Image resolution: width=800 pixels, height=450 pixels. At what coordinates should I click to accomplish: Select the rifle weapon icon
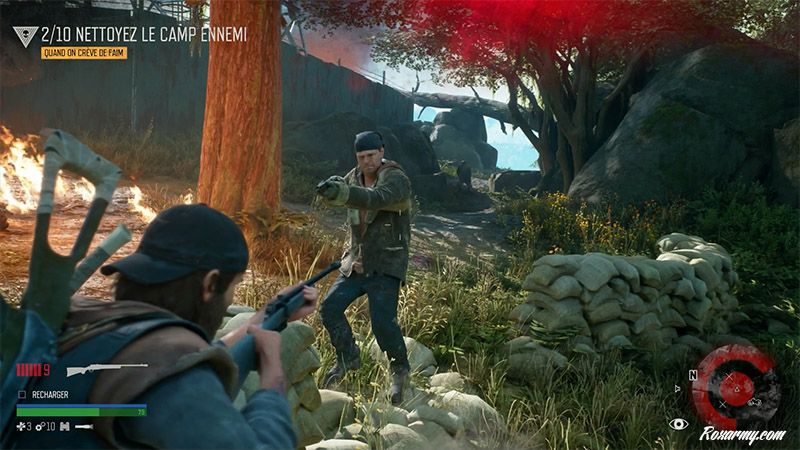coord(106,369)
